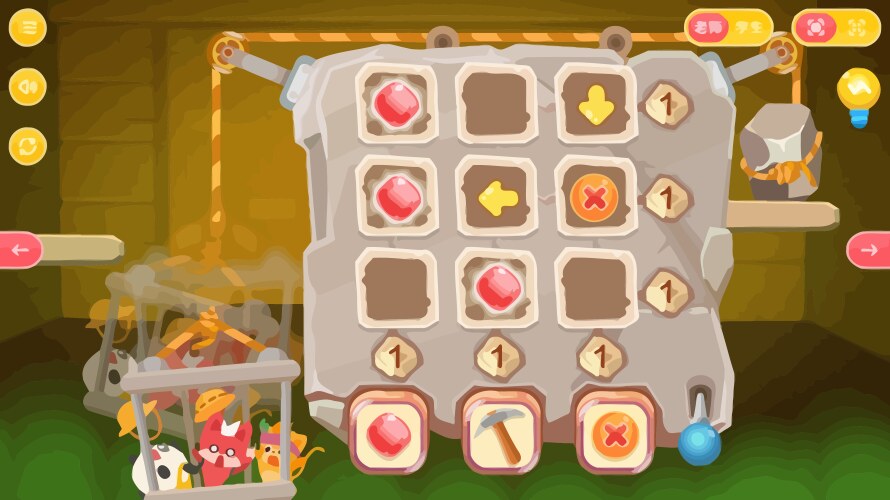Tap the X-marked tile on the stone board
This screenshot has width=890, height=500.
[594, 198]
